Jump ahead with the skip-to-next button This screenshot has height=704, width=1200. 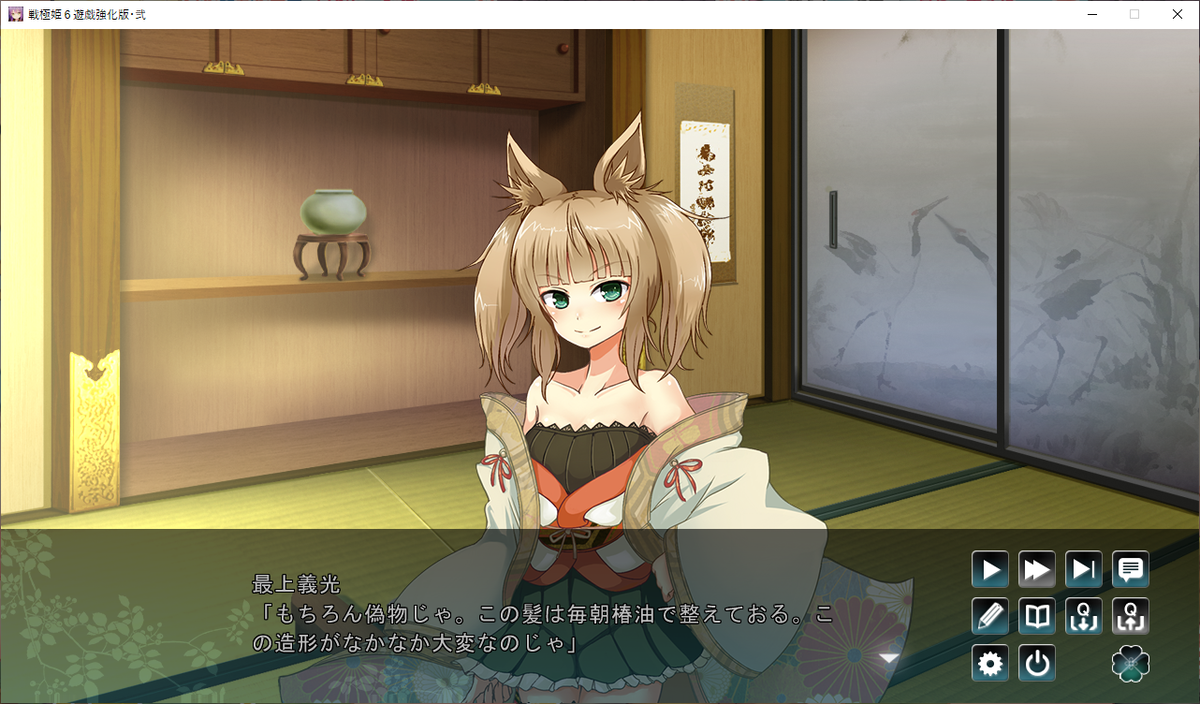point(1084,570)
